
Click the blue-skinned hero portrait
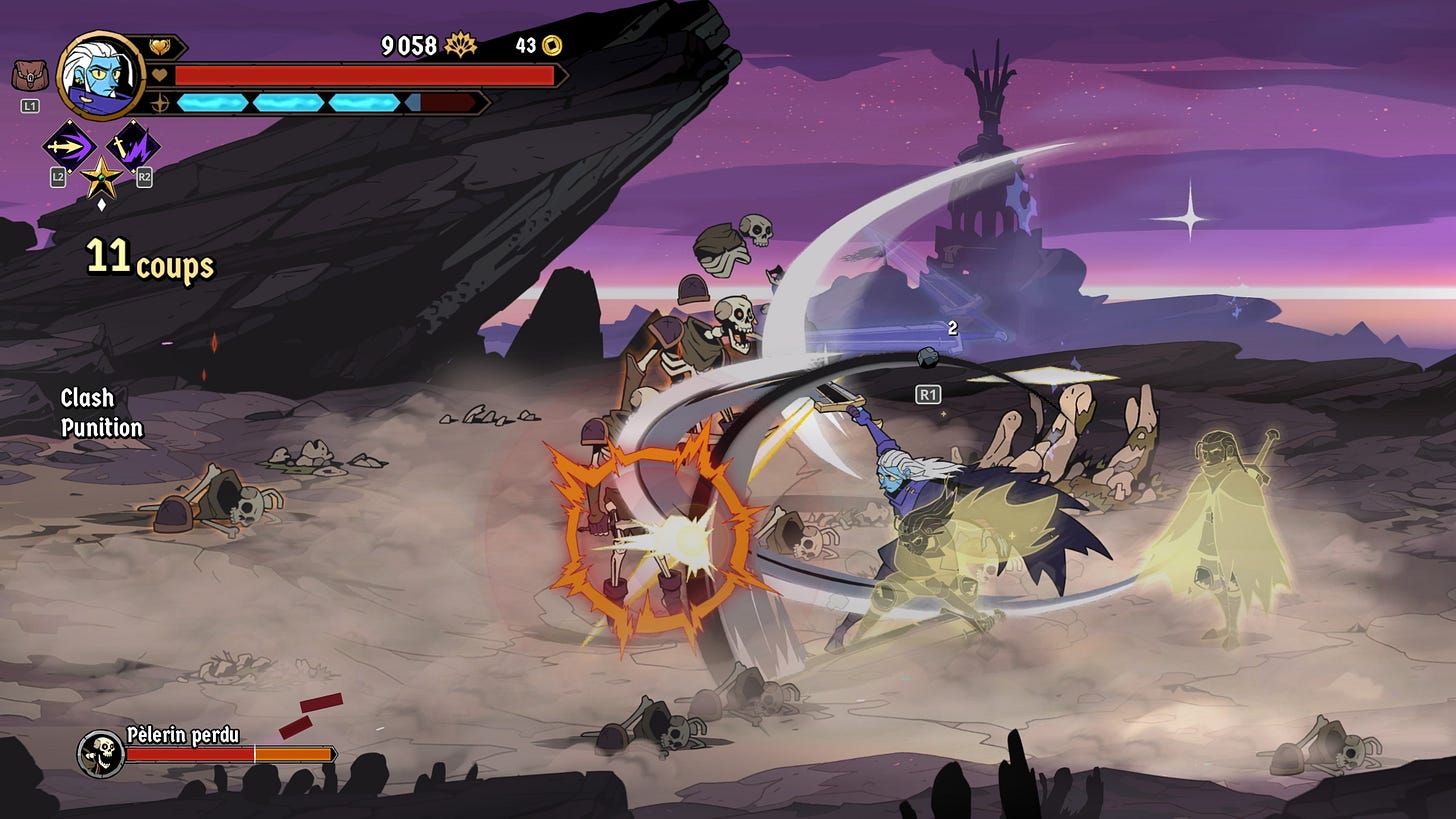[x=101, y=75]
